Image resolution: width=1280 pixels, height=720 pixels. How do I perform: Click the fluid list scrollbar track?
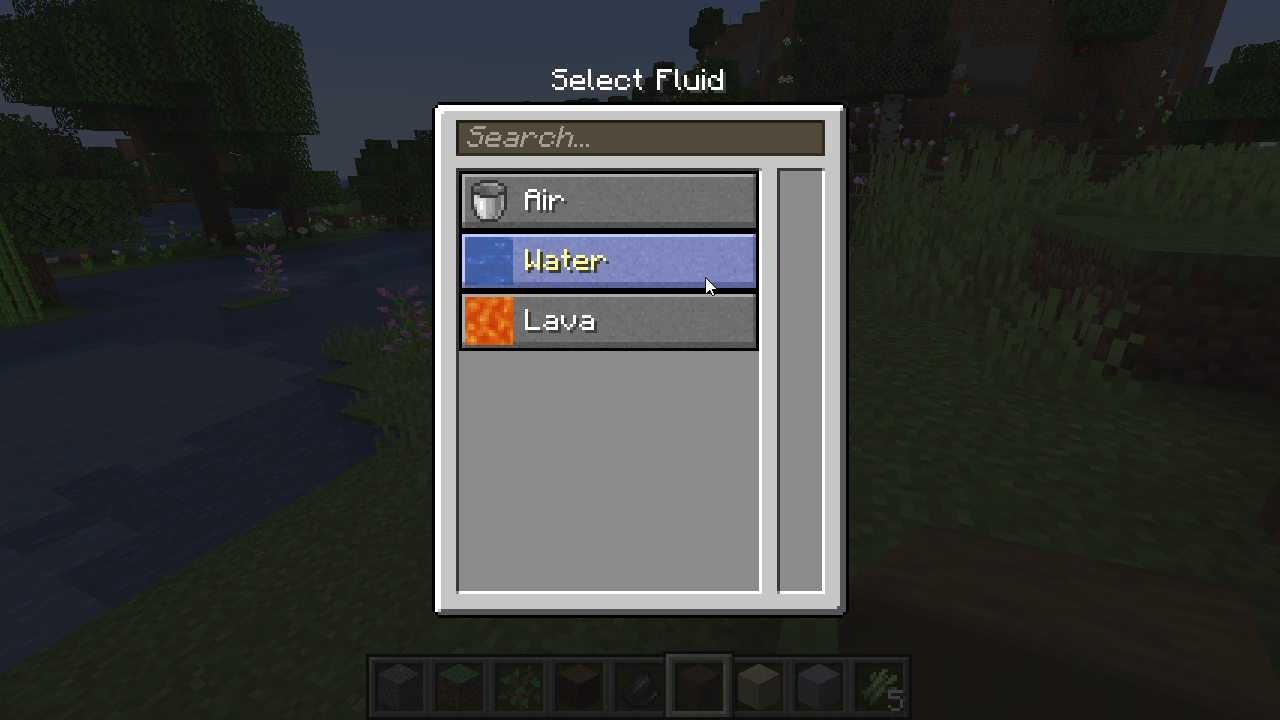point(801,381)
